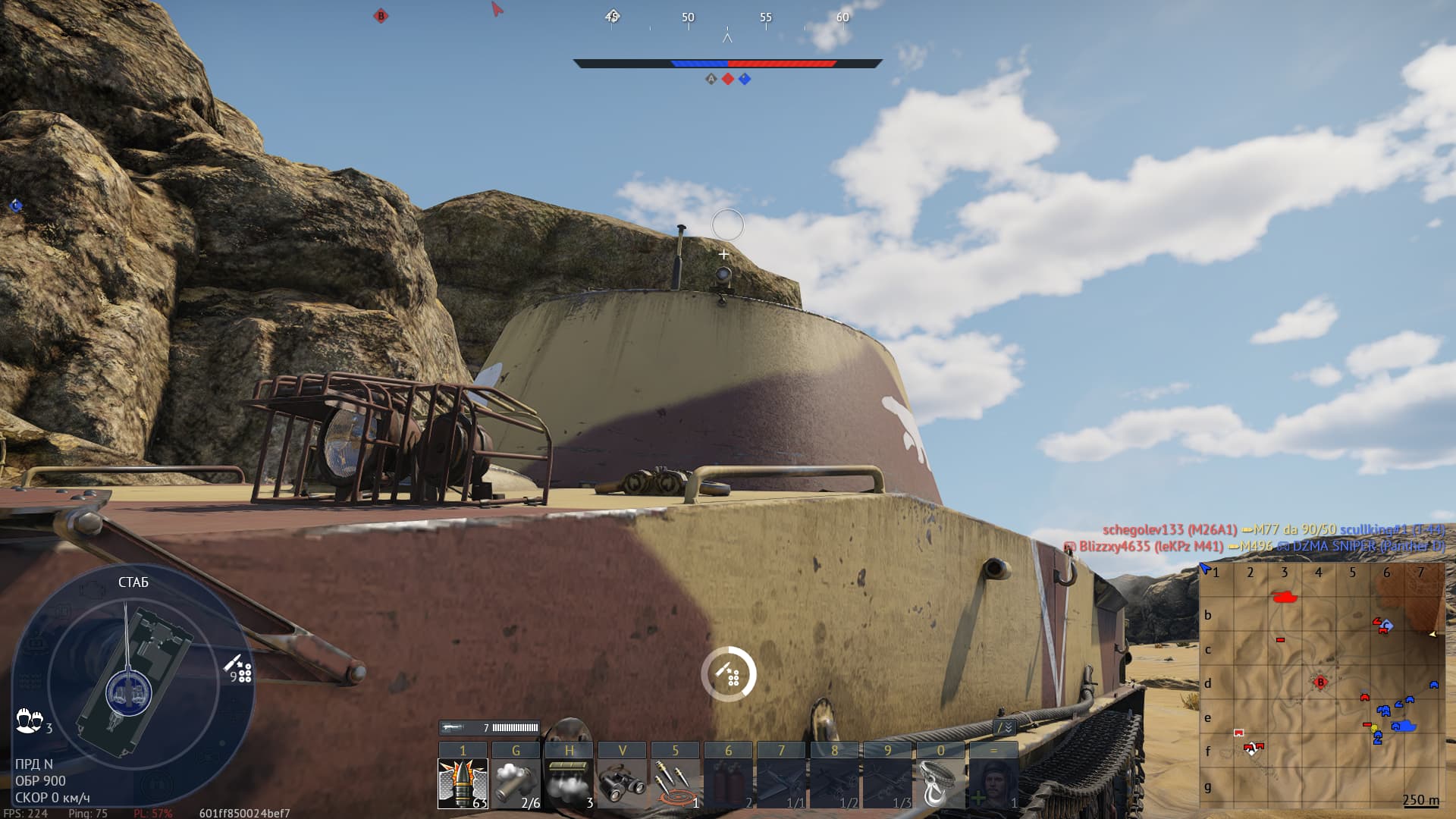Click the crew members count icon
The image size is (1456, 819).
coord(29,720)
